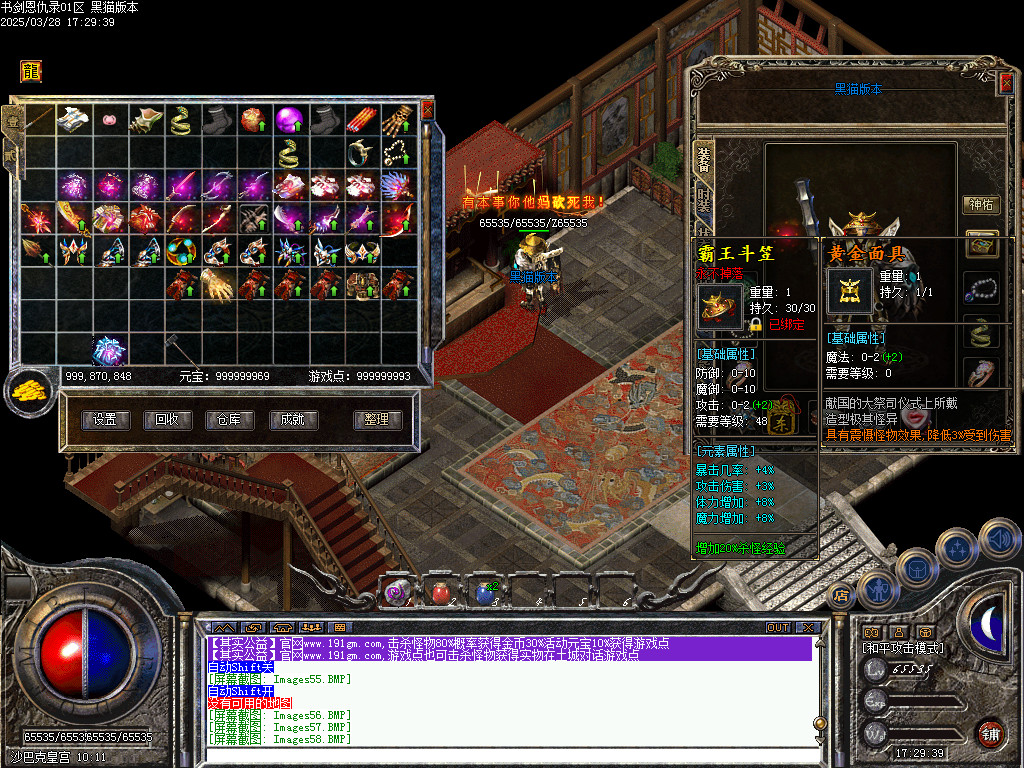The image size is (1024, 768).
Task: Select the purple orb item in bag
Action: (x=289, y=120)
